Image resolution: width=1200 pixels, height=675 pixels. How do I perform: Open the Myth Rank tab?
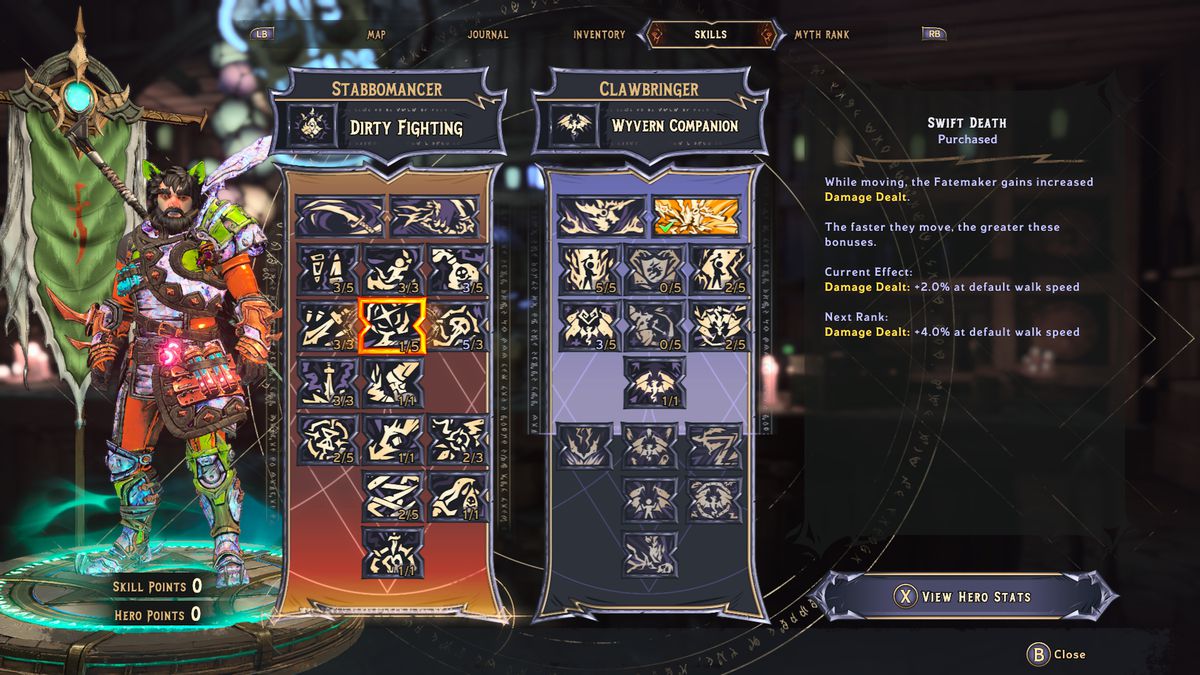coord(822,34)
